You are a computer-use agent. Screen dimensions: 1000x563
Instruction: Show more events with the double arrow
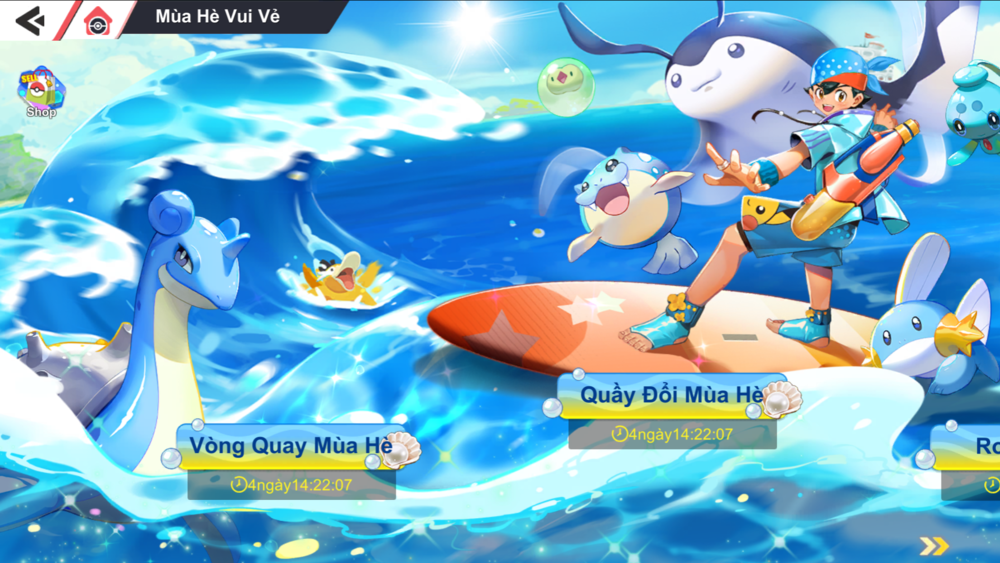(x=934, y=545)
